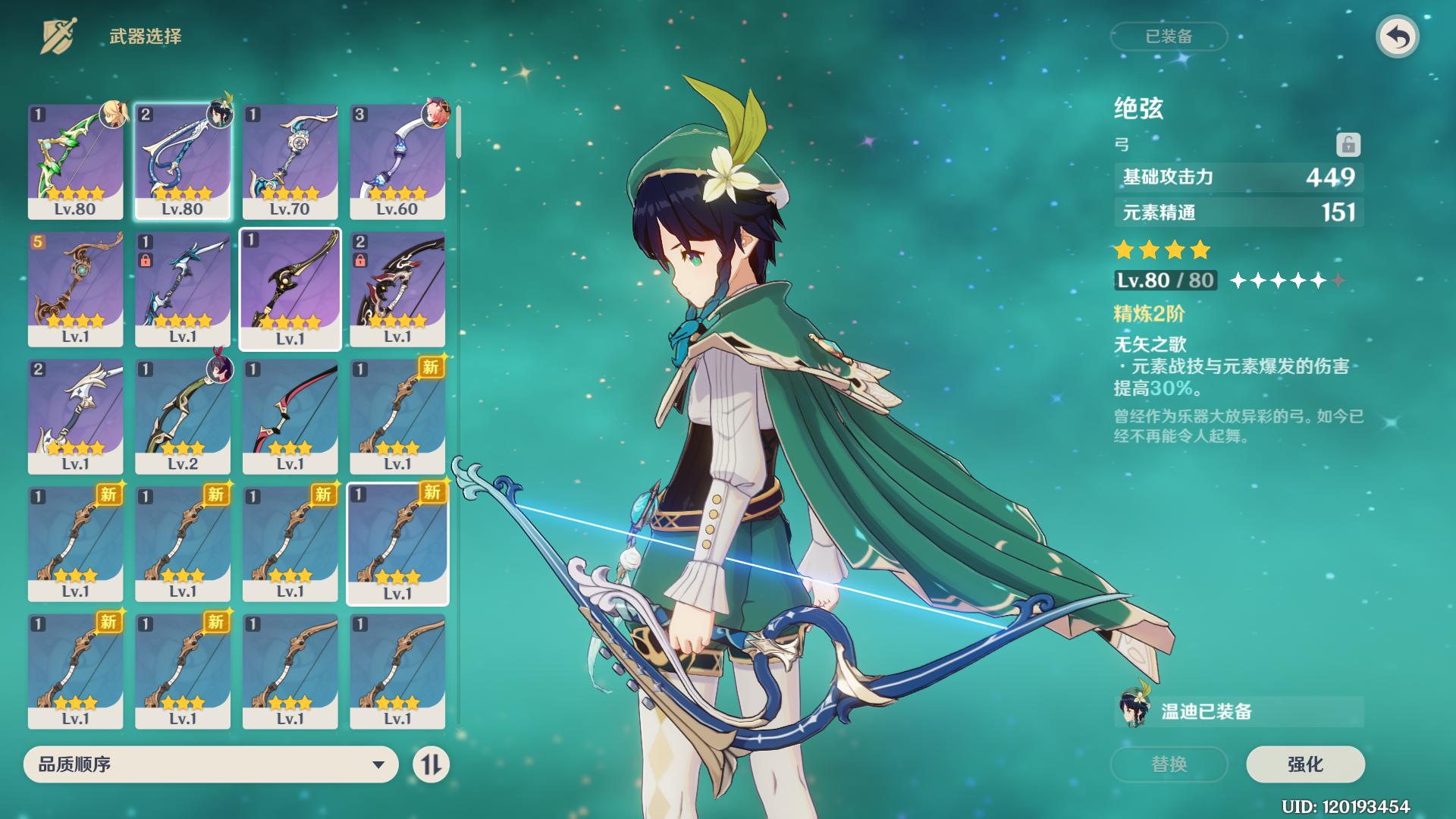Select the equipped 绝弦 Lv.80 bow slot
This screenshot has height=819, width=1456.
(183, 162)
